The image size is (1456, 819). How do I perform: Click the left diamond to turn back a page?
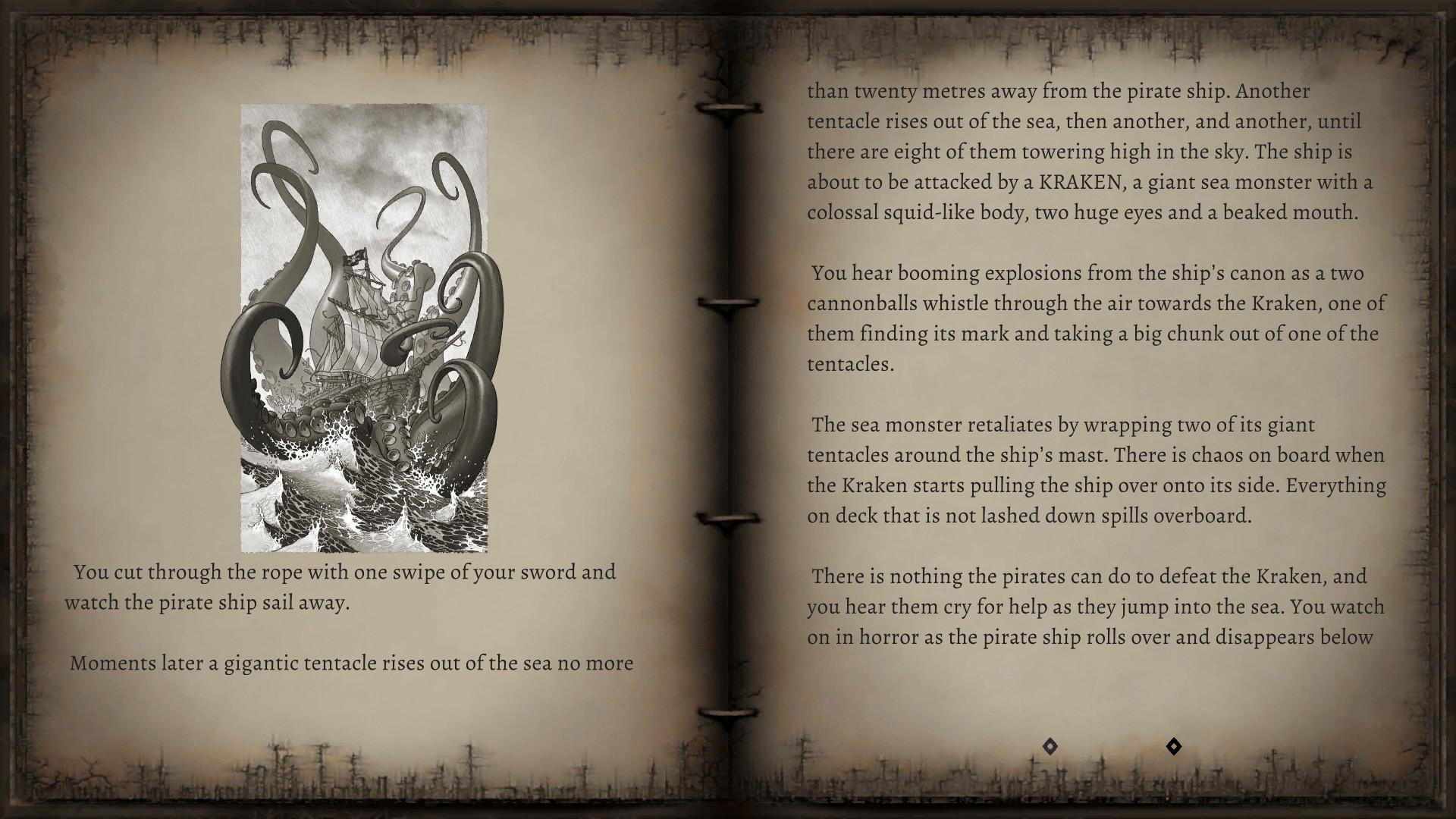1050,747
